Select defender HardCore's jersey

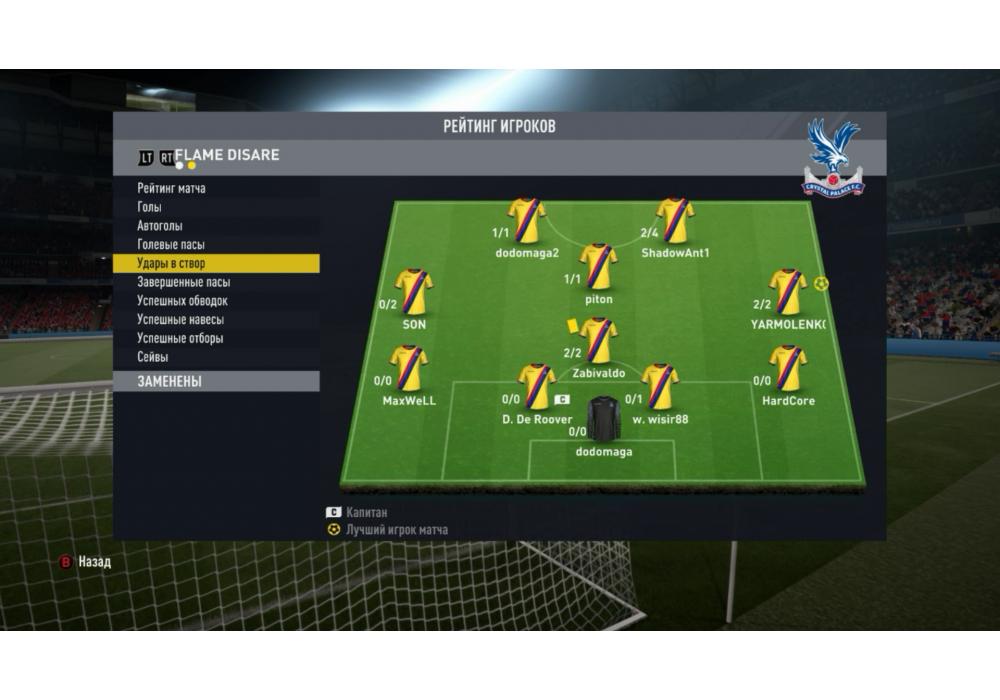788,368
